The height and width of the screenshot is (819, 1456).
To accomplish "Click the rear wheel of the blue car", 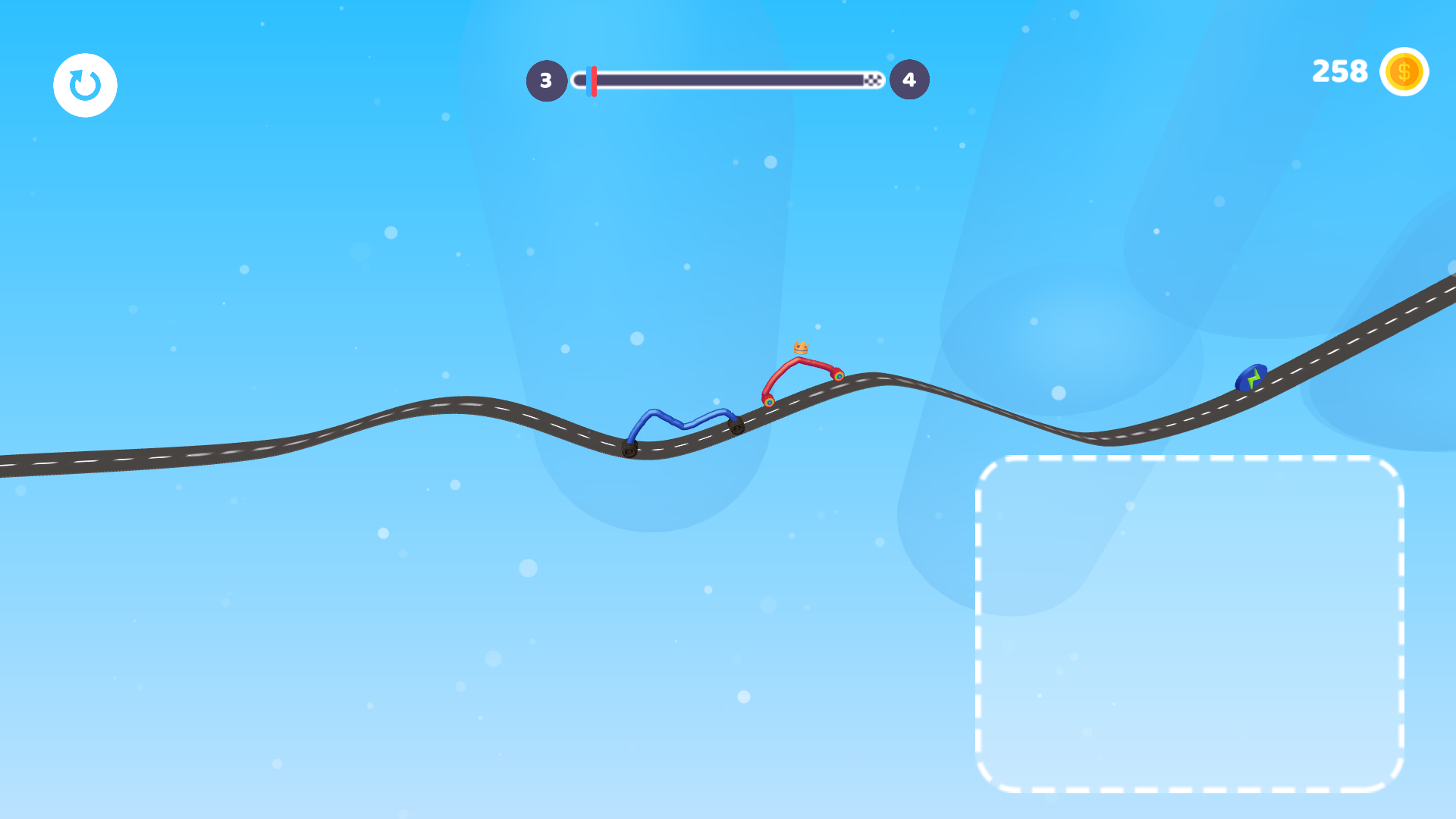I will tap(630, 450).
